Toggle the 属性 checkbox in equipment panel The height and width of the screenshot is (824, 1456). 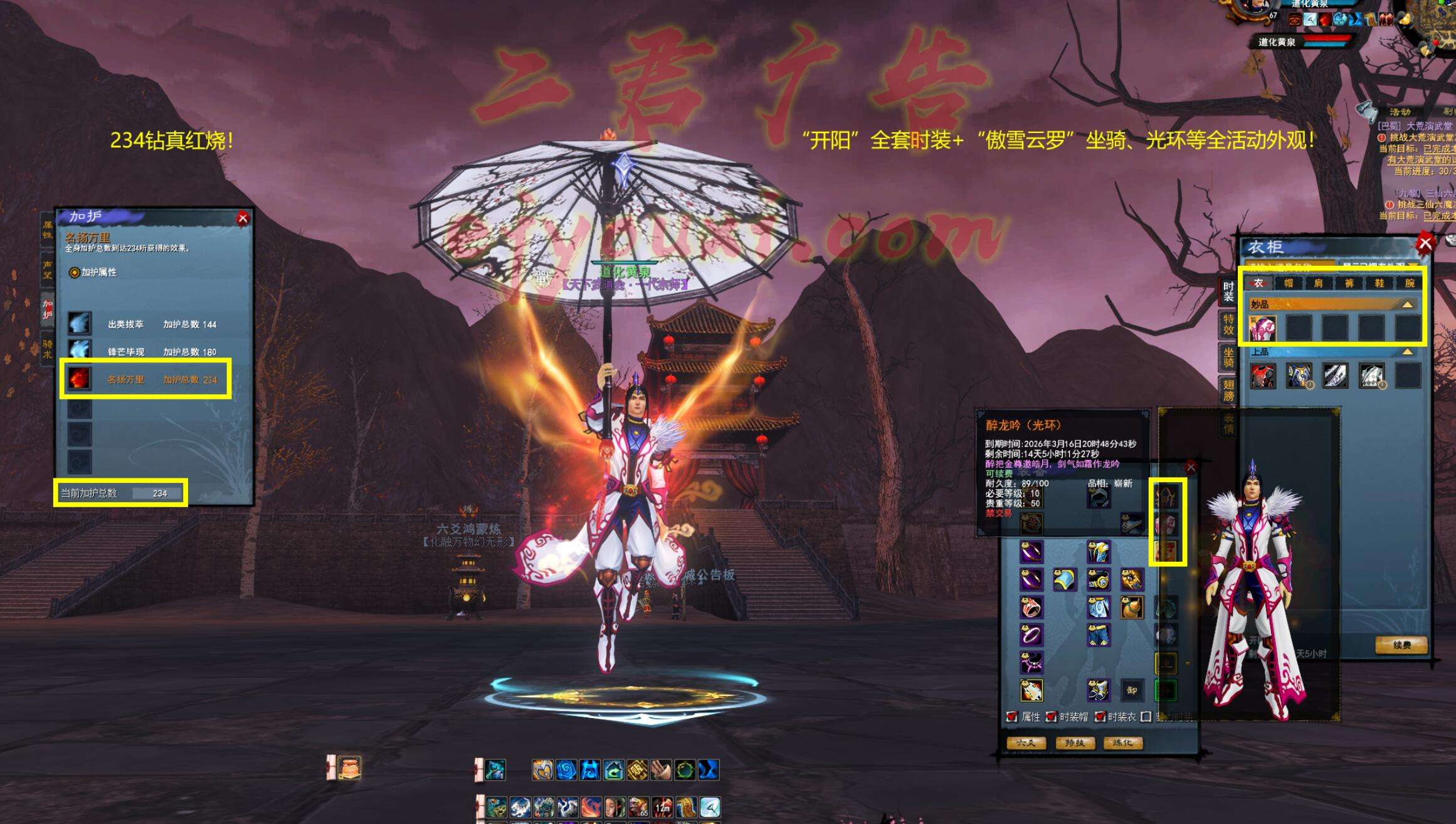1011,717
